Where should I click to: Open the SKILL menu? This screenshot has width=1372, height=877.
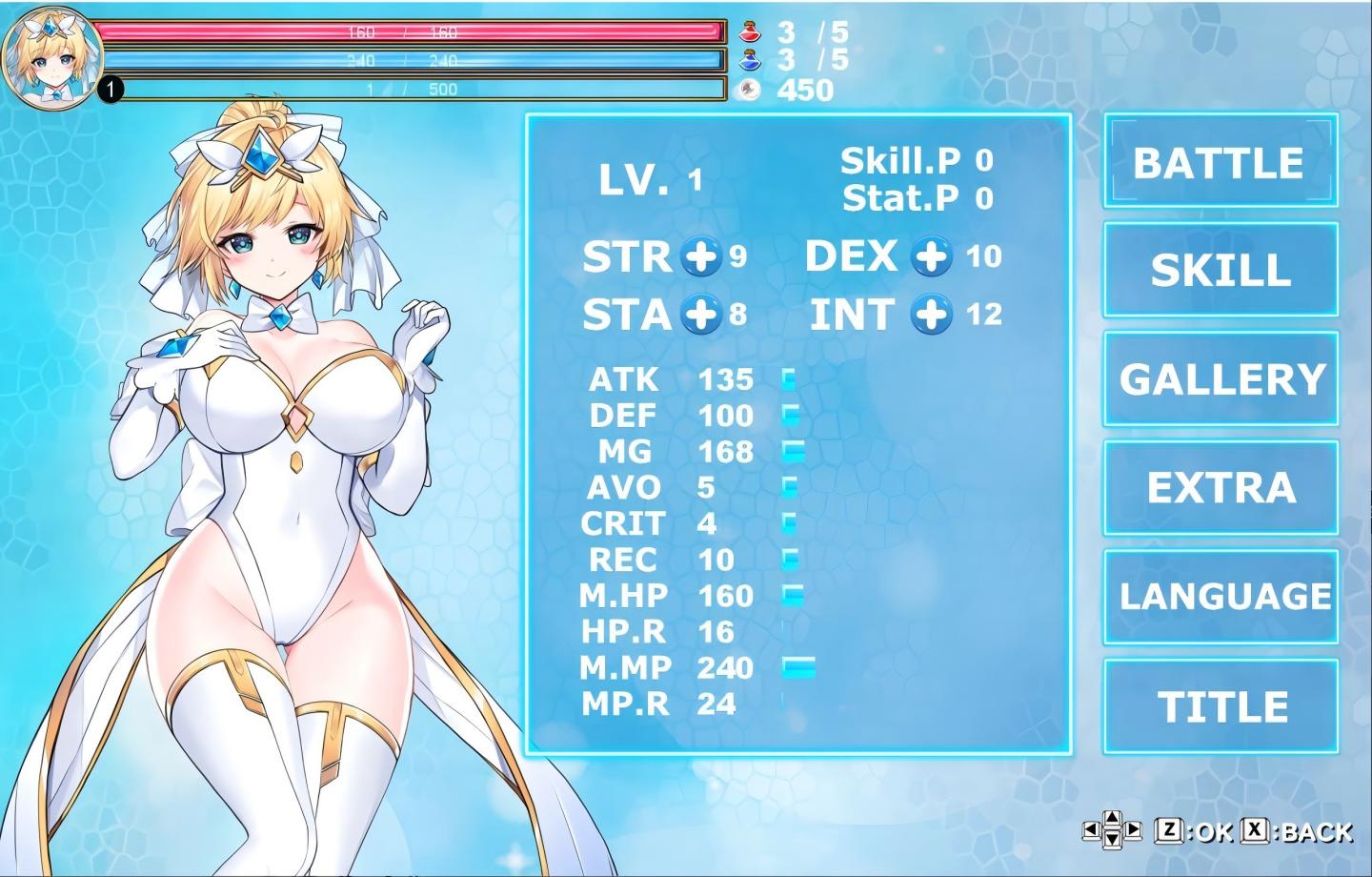(x=1220, y=272)
